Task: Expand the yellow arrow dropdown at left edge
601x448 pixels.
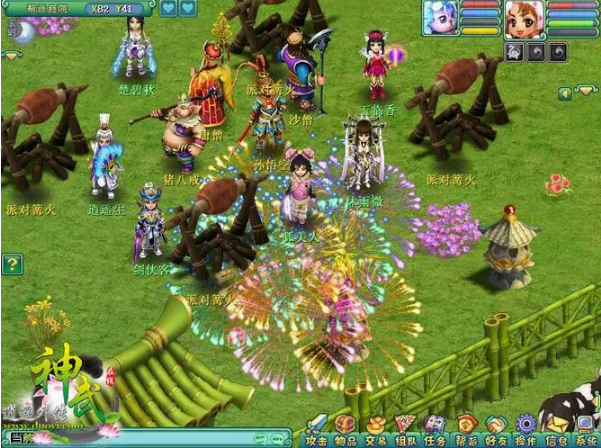Action: pos(9,56)
